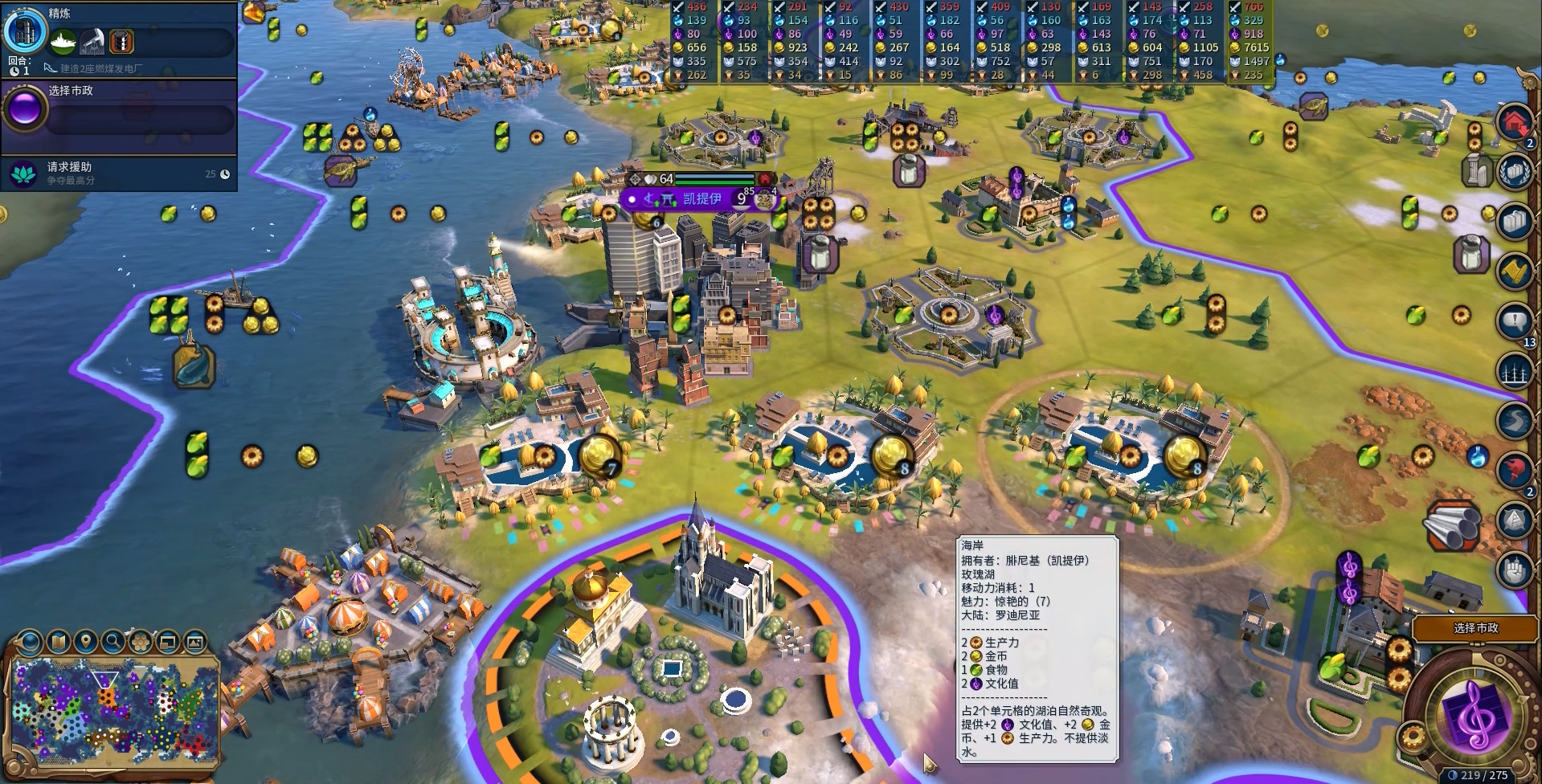Open the minimap map-options (folded map) button
The image size is (1542, 784).
58,642
